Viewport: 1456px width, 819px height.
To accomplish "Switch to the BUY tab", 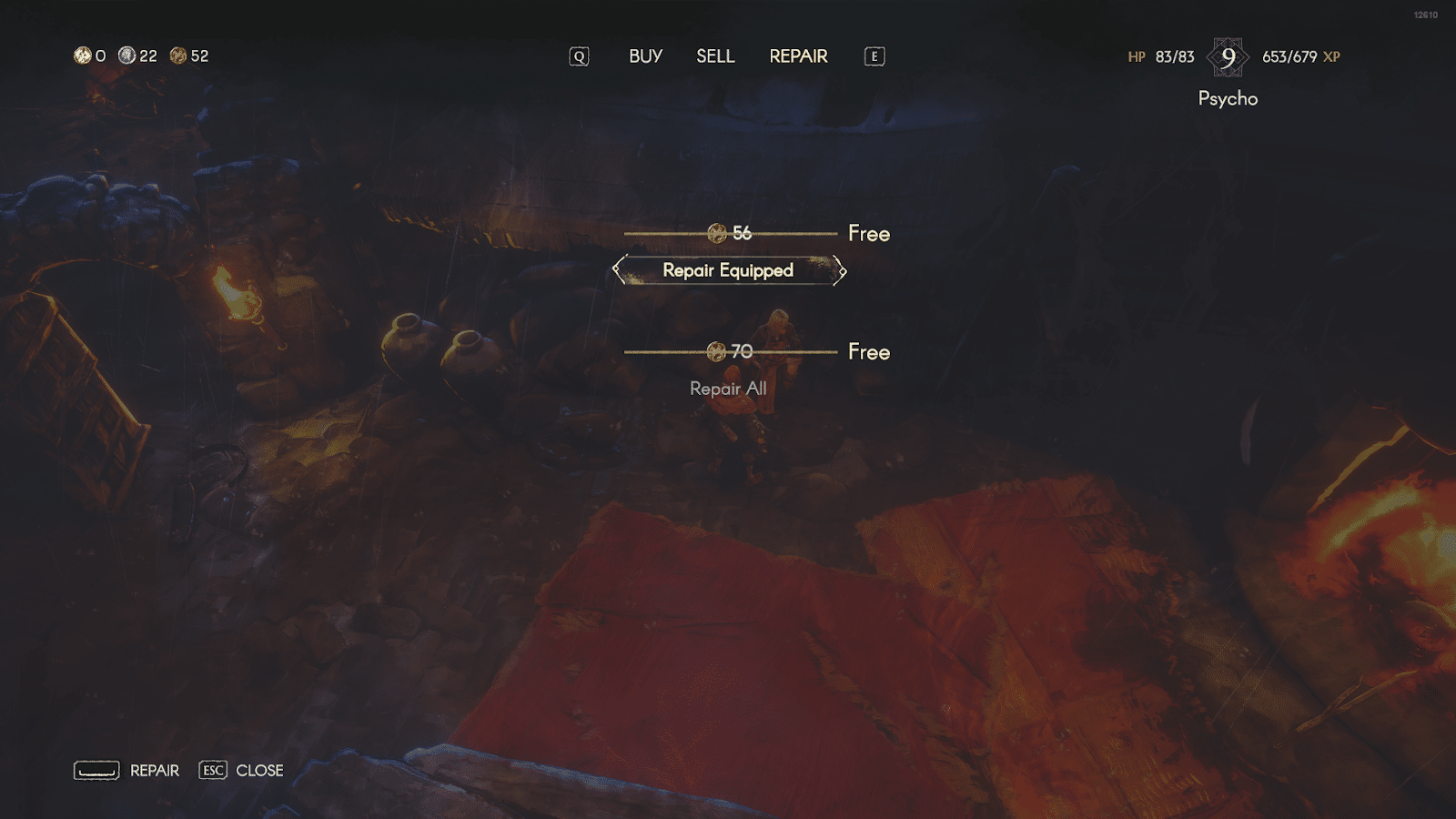I will 644,56.
